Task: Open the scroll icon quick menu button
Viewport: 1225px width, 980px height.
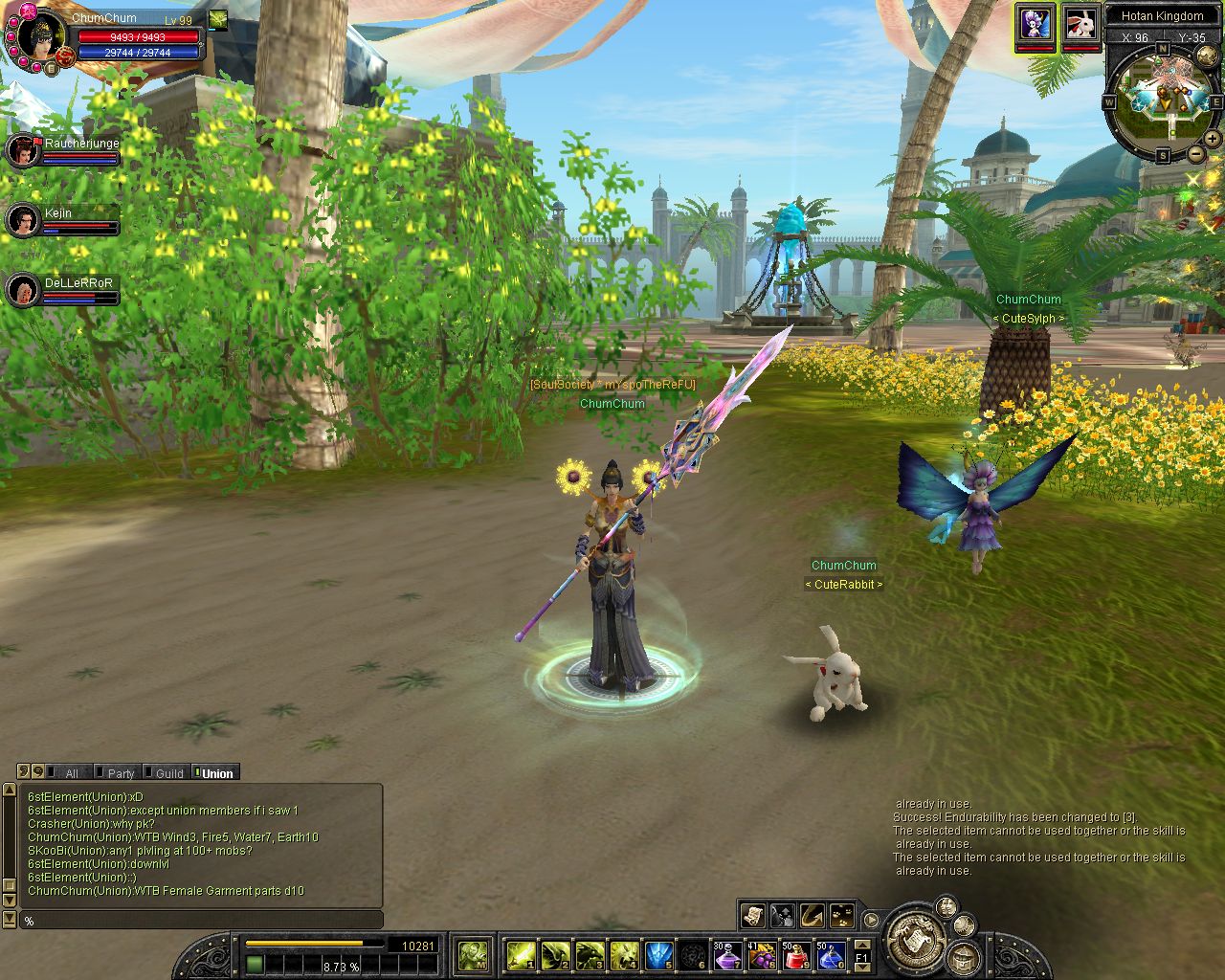Action: point(753,916)
